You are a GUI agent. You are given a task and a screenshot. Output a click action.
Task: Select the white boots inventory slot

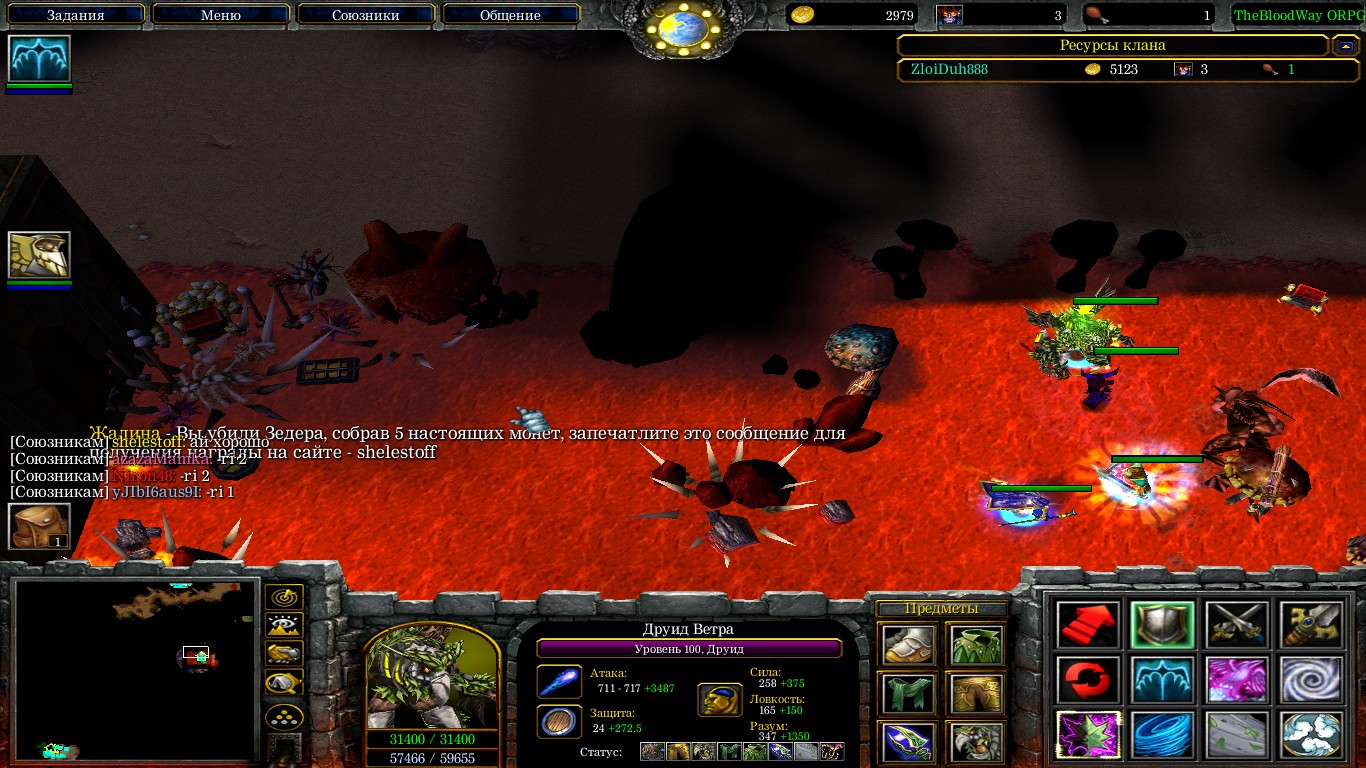909,645
